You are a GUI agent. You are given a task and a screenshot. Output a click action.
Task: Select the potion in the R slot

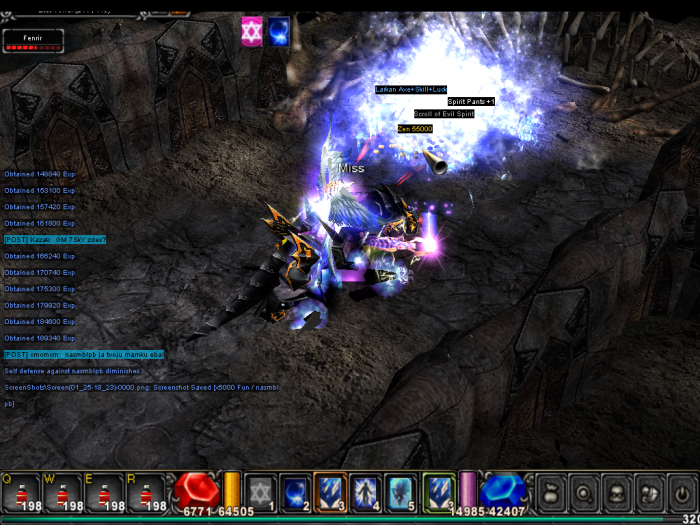(146, 491)
